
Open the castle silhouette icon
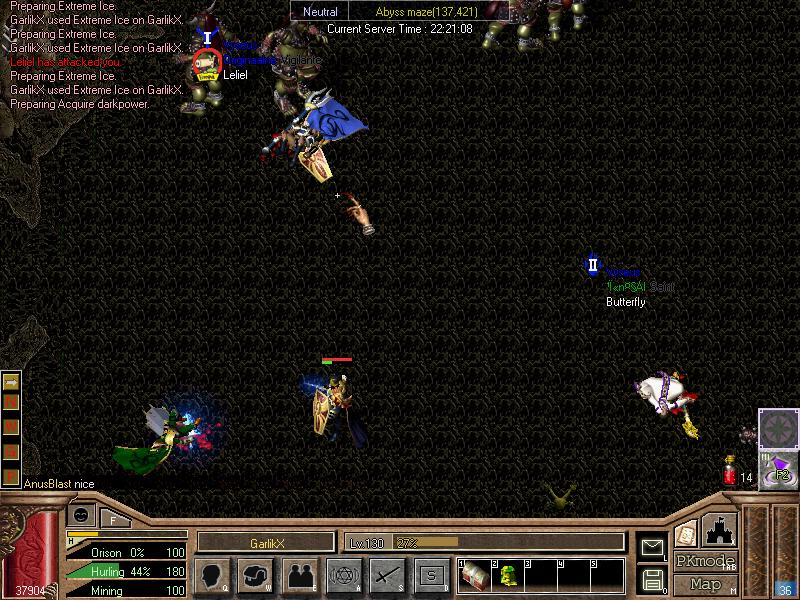(x=720, y=529)
